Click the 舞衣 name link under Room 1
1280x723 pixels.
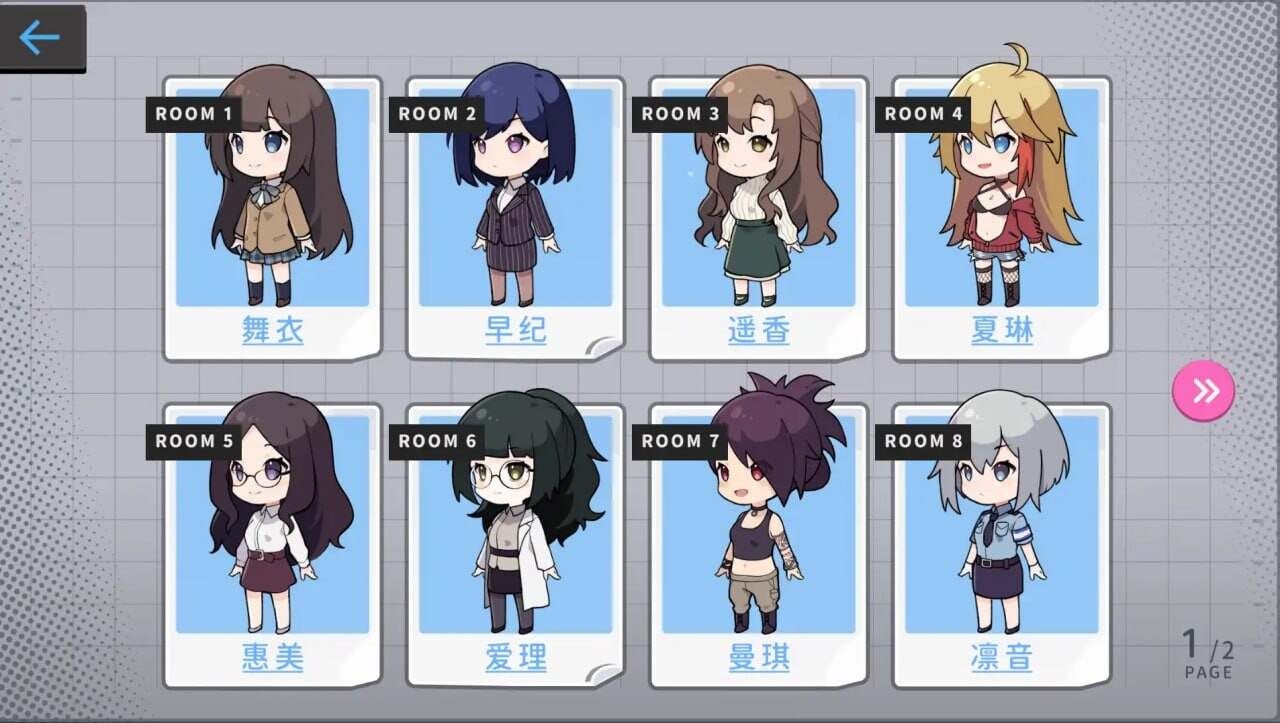pyautogui.click(x=272, y=331)
